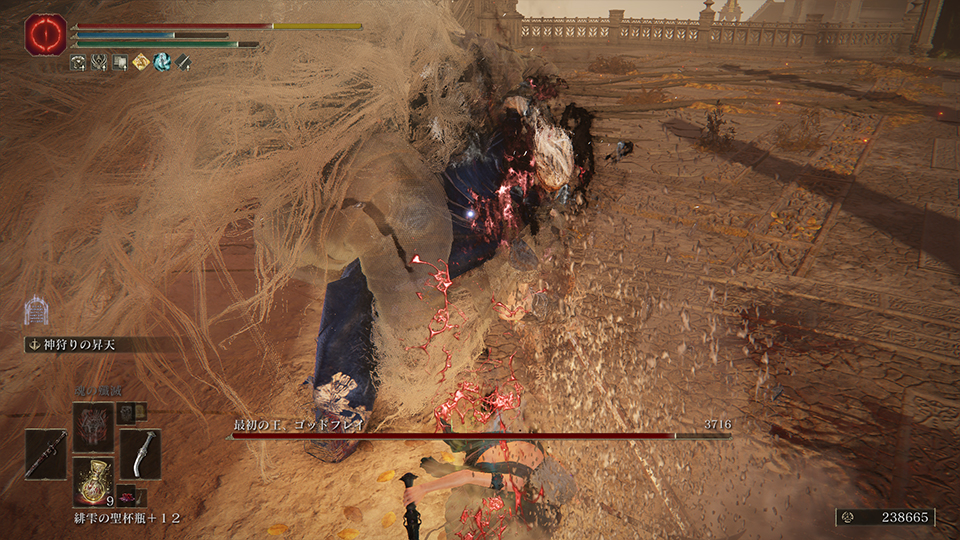The width and height of the screenshot is (960, 540).
Task: Click the sword buff status icon
Action: pyautogui.click(x=183, y=63)
